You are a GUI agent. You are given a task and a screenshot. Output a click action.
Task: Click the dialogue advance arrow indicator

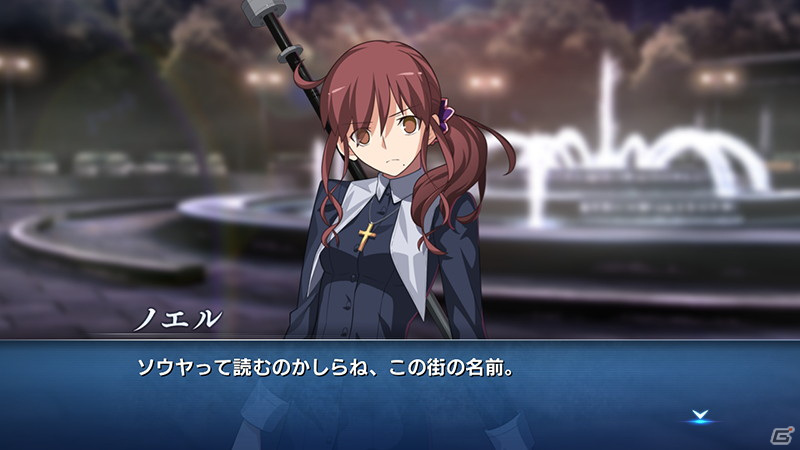pos(698,415)
